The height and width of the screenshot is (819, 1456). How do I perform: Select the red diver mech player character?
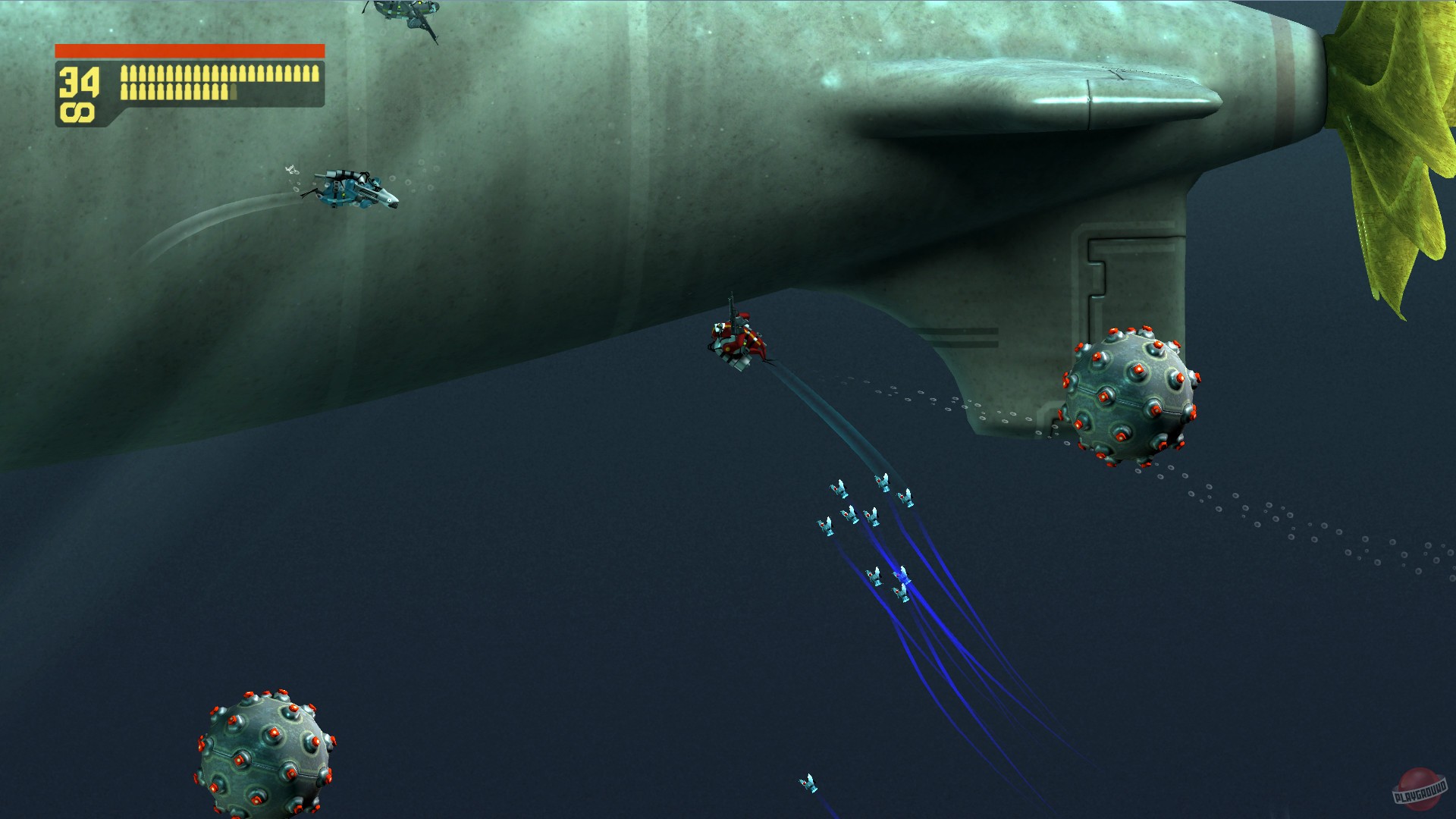tap(737, 341)
